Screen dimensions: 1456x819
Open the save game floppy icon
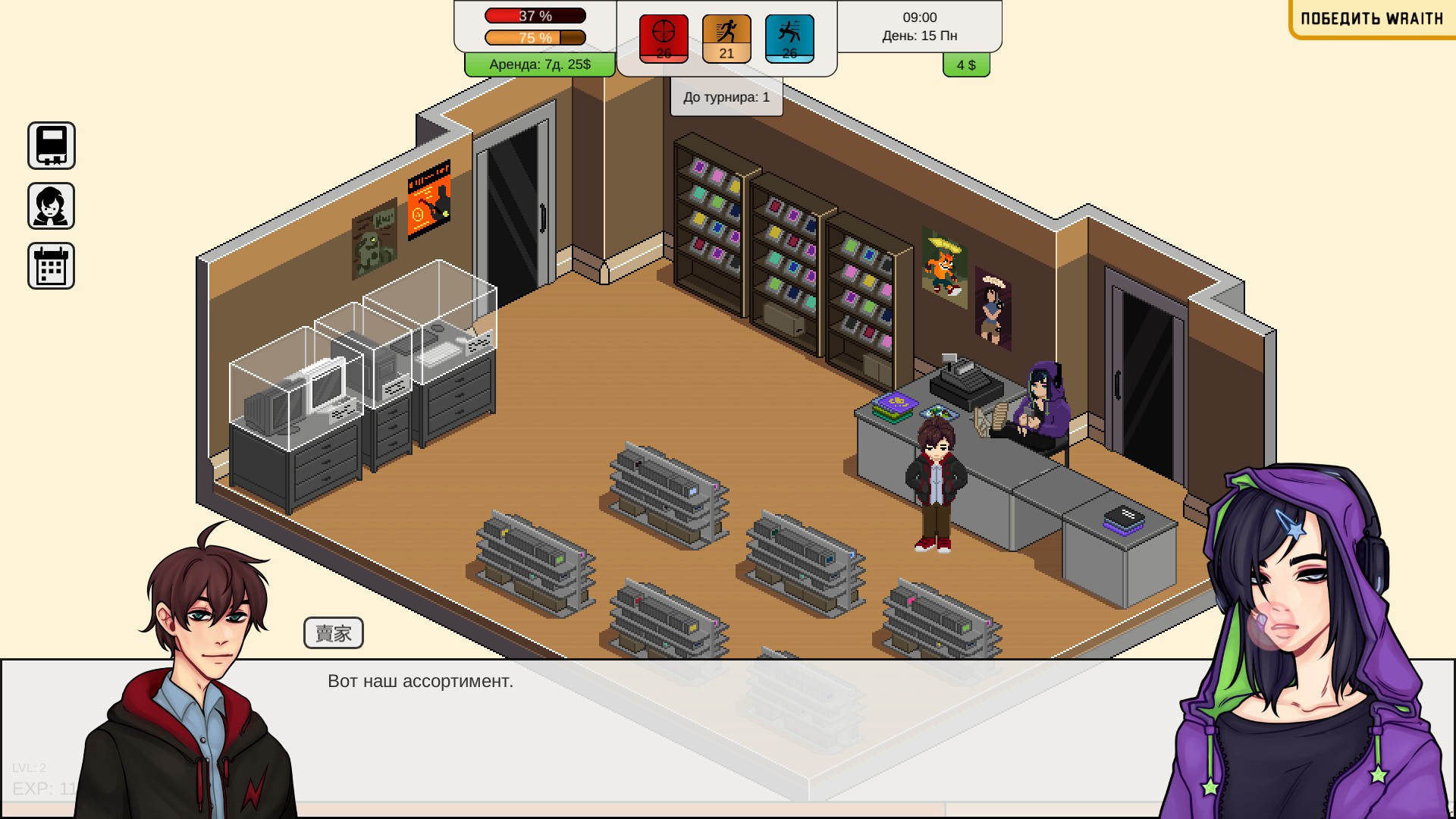point(52,146)
